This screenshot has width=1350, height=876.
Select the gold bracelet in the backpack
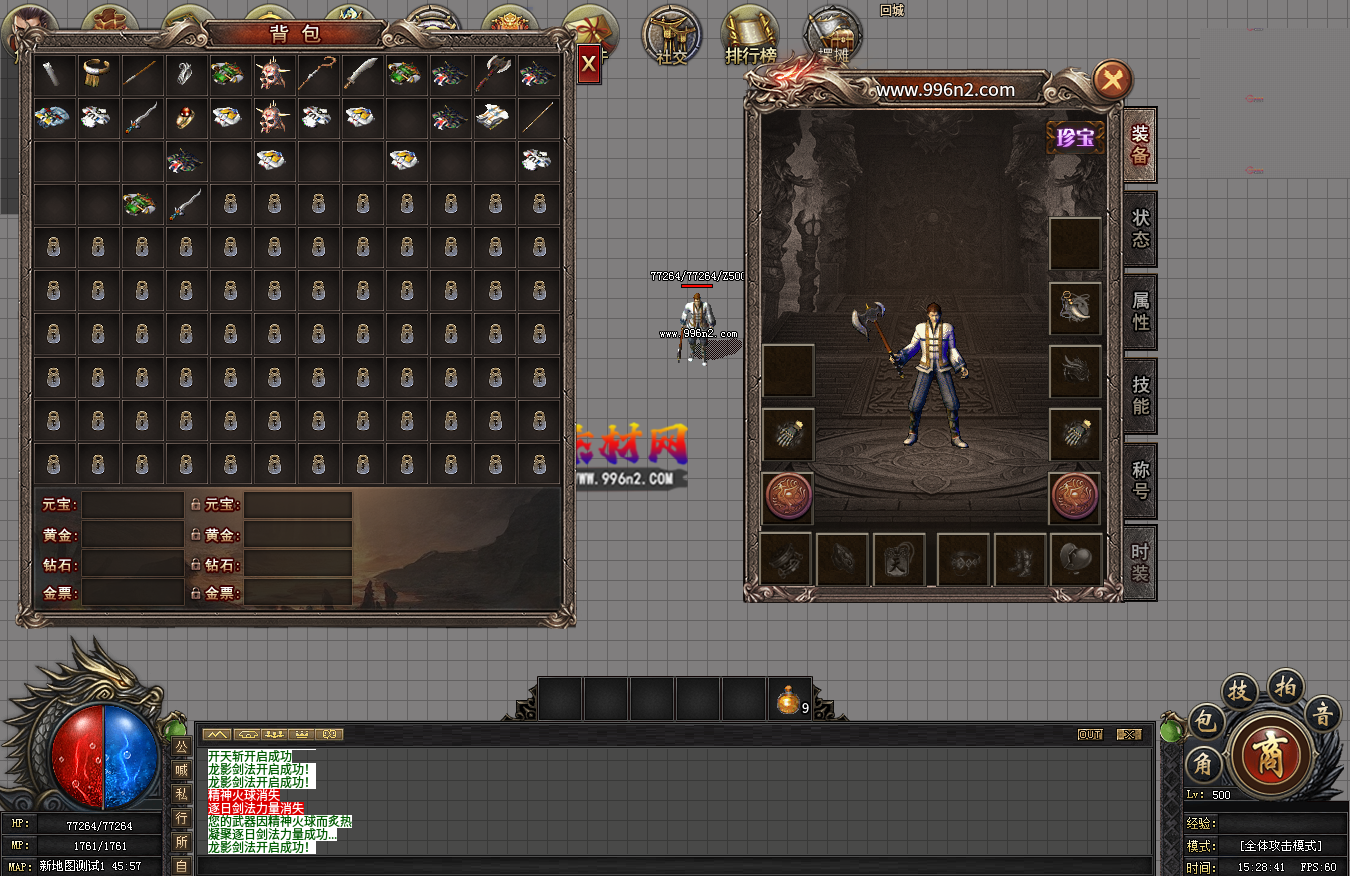click(x=98, y=72)
